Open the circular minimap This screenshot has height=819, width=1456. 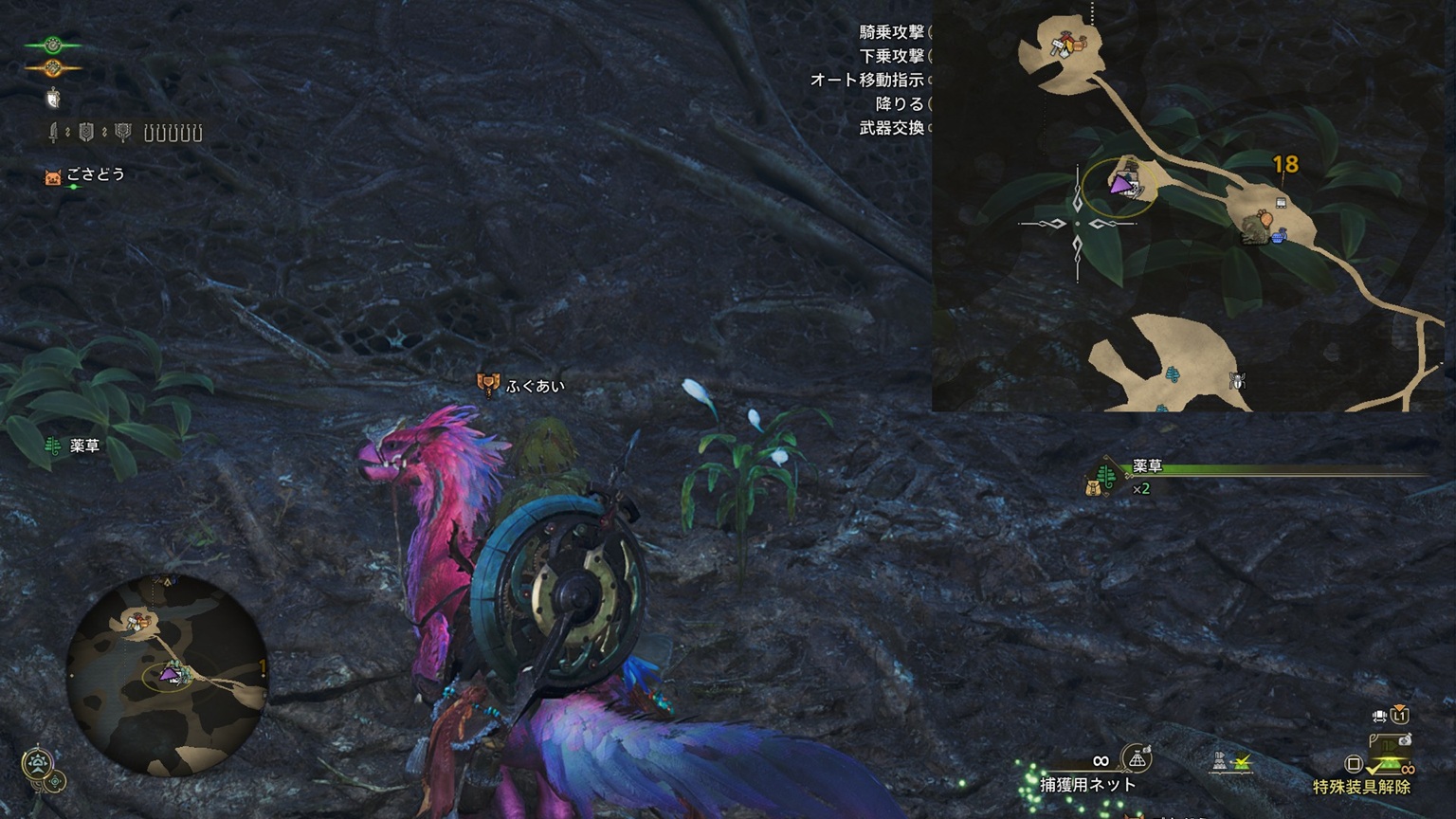coord(166,675)
